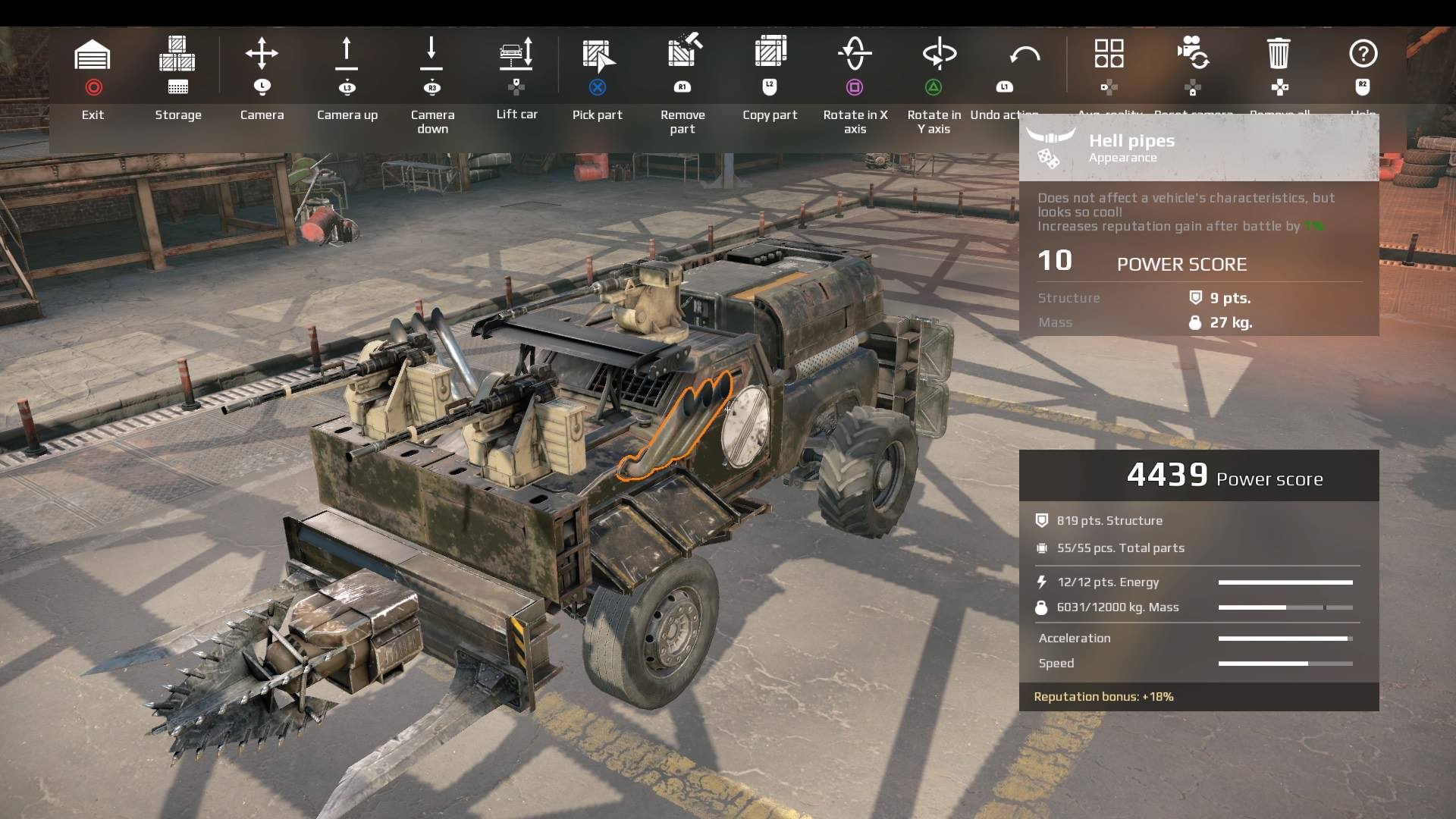Choose the Pick part tool

click(x=598, y=55)
